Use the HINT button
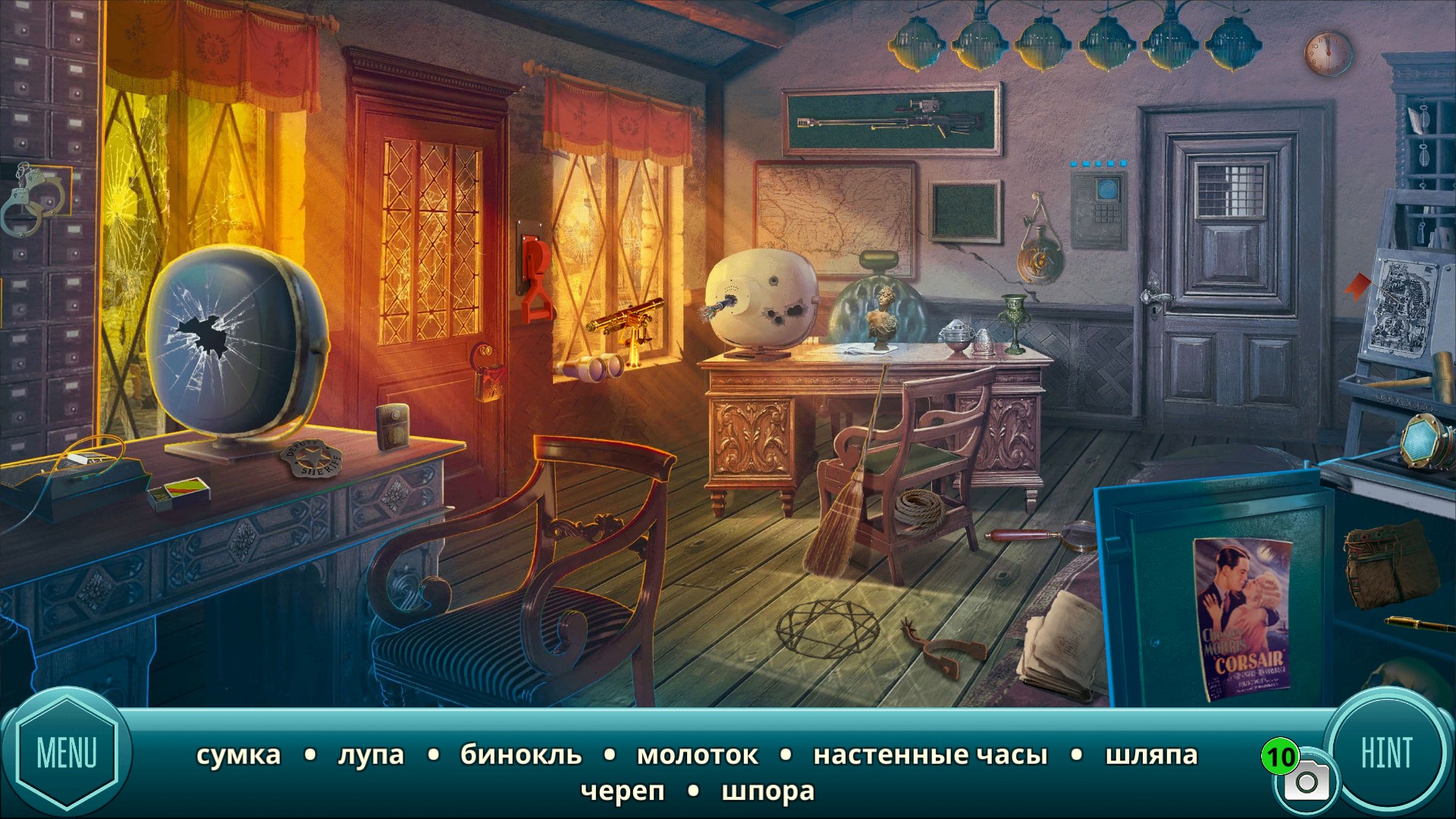 pyautogui.click(x=1386, y=753)
